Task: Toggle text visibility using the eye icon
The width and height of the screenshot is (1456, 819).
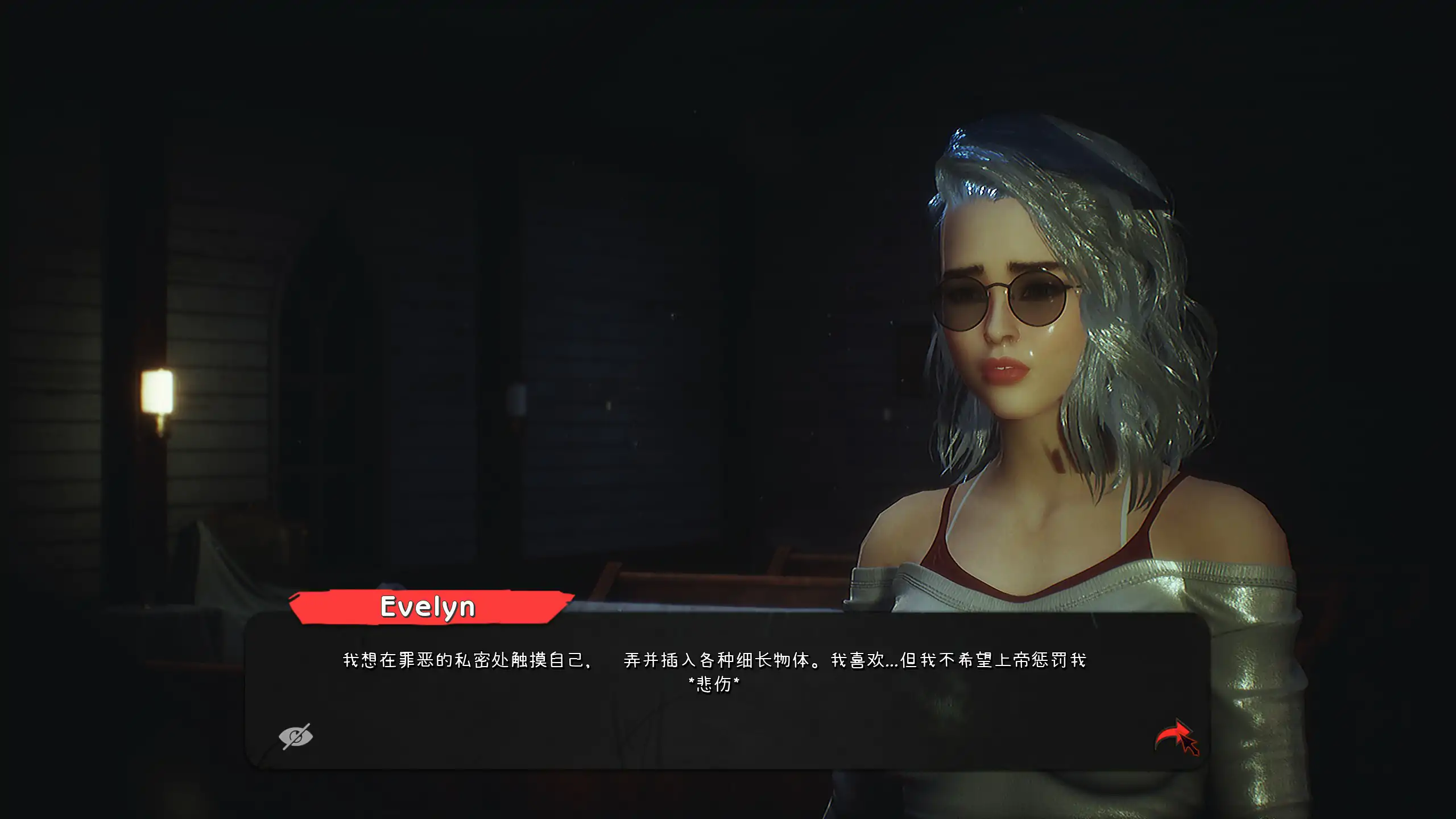Action: pyautogui.click(x=295, y=735)
